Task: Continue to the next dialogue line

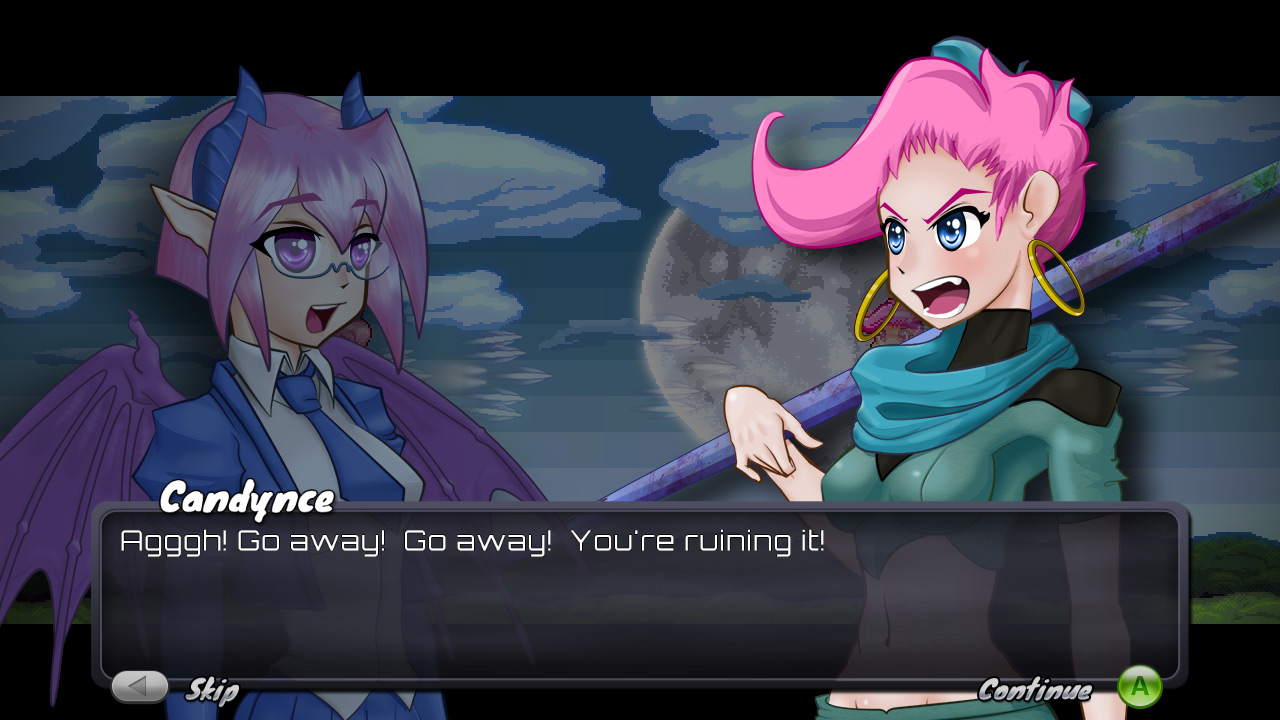Action: coord(1139,687)
